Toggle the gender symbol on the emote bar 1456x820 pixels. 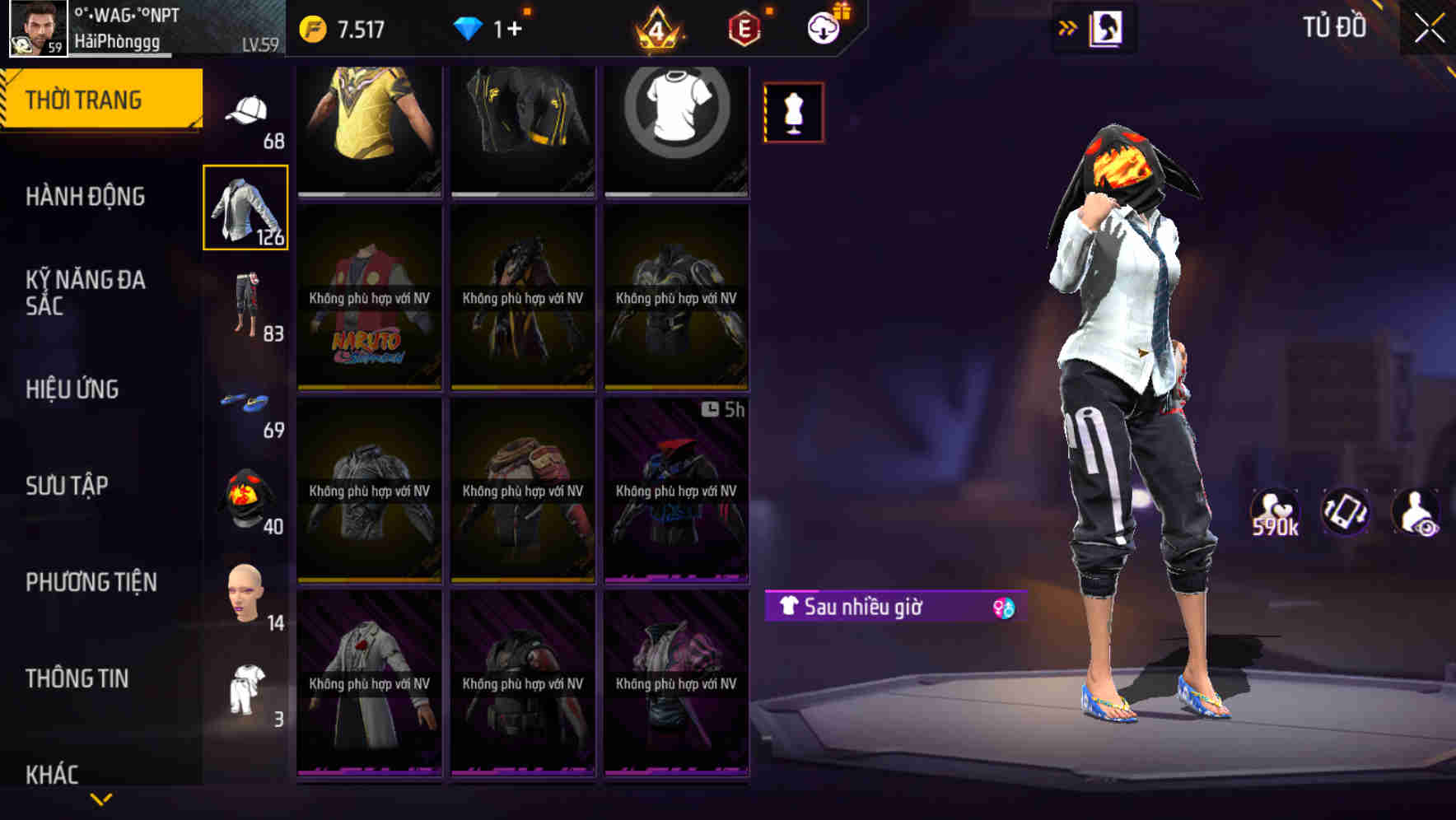tap(1003, 608)
